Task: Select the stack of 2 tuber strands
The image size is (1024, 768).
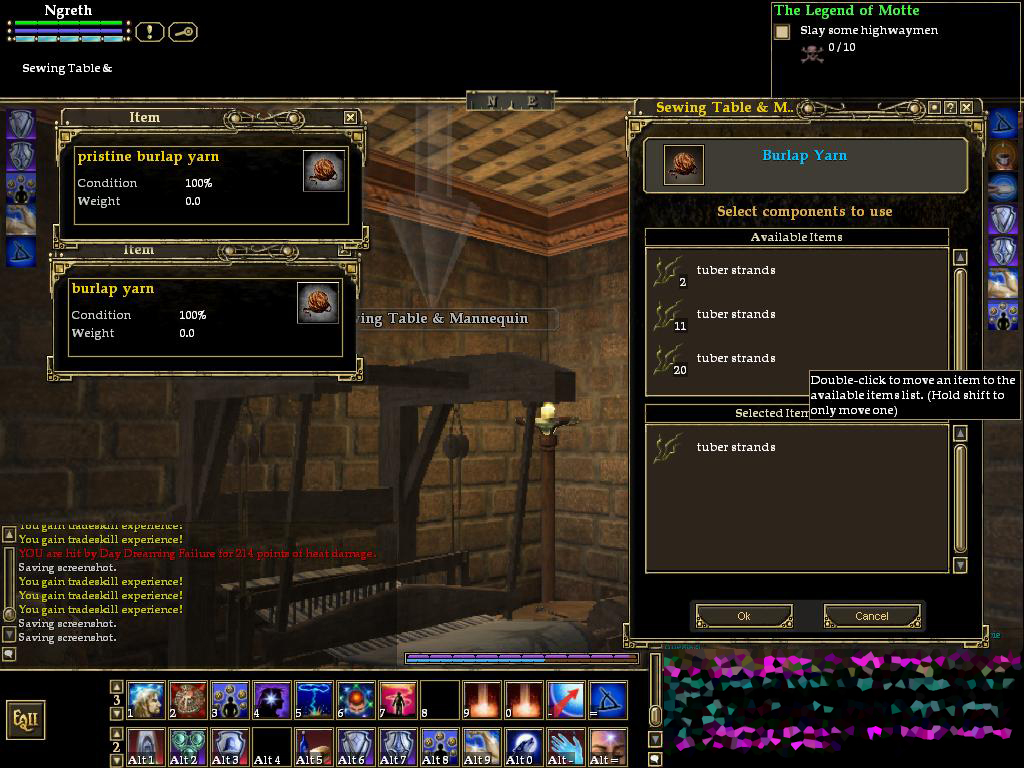Action: tap(735, 271)
